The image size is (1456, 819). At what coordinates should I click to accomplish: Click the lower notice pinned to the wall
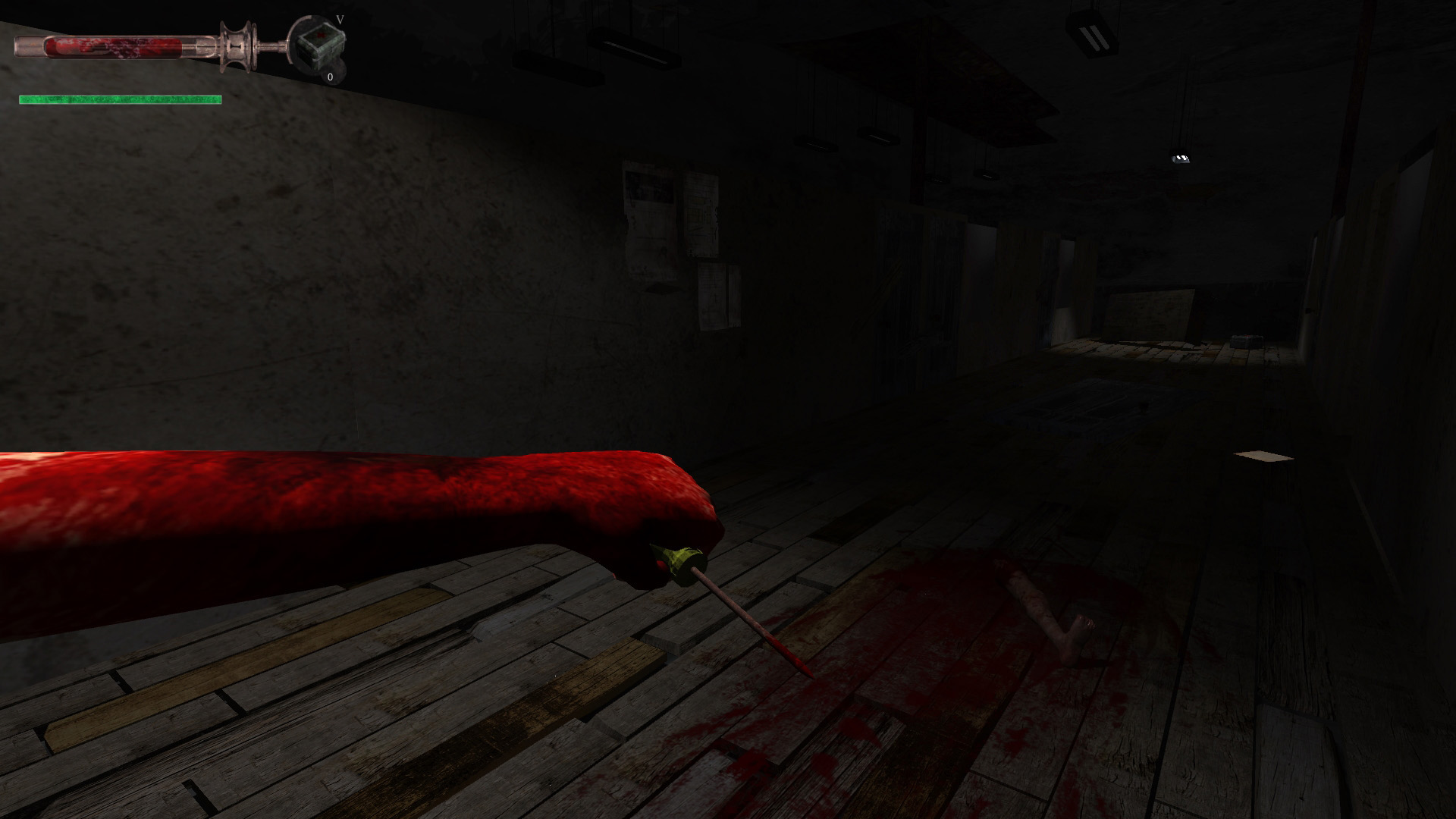point(713,288)
